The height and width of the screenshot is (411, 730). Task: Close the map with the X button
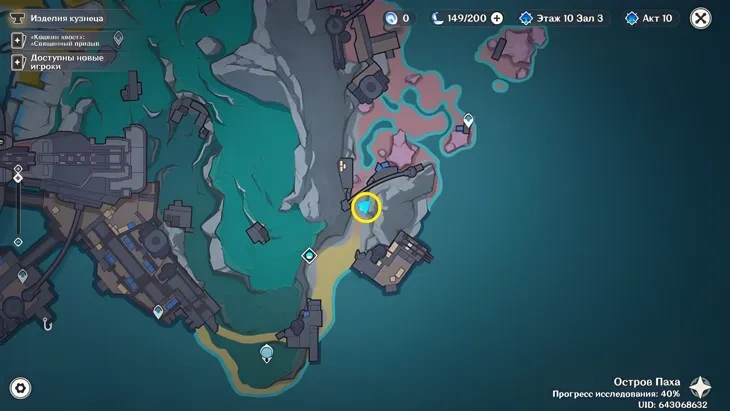pyautogui.click(x=701, y=18)
